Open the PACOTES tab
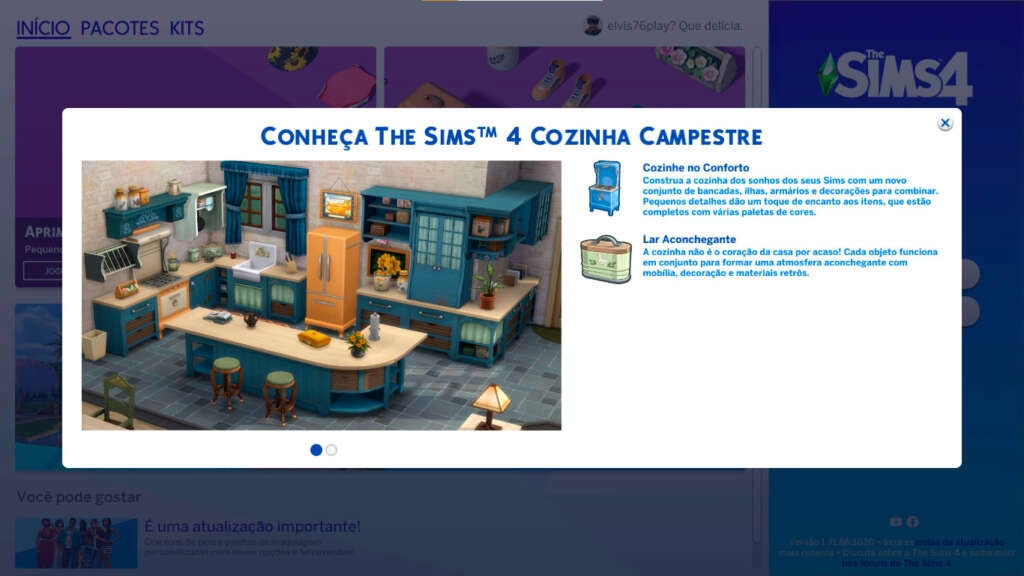 pos(120,28)
